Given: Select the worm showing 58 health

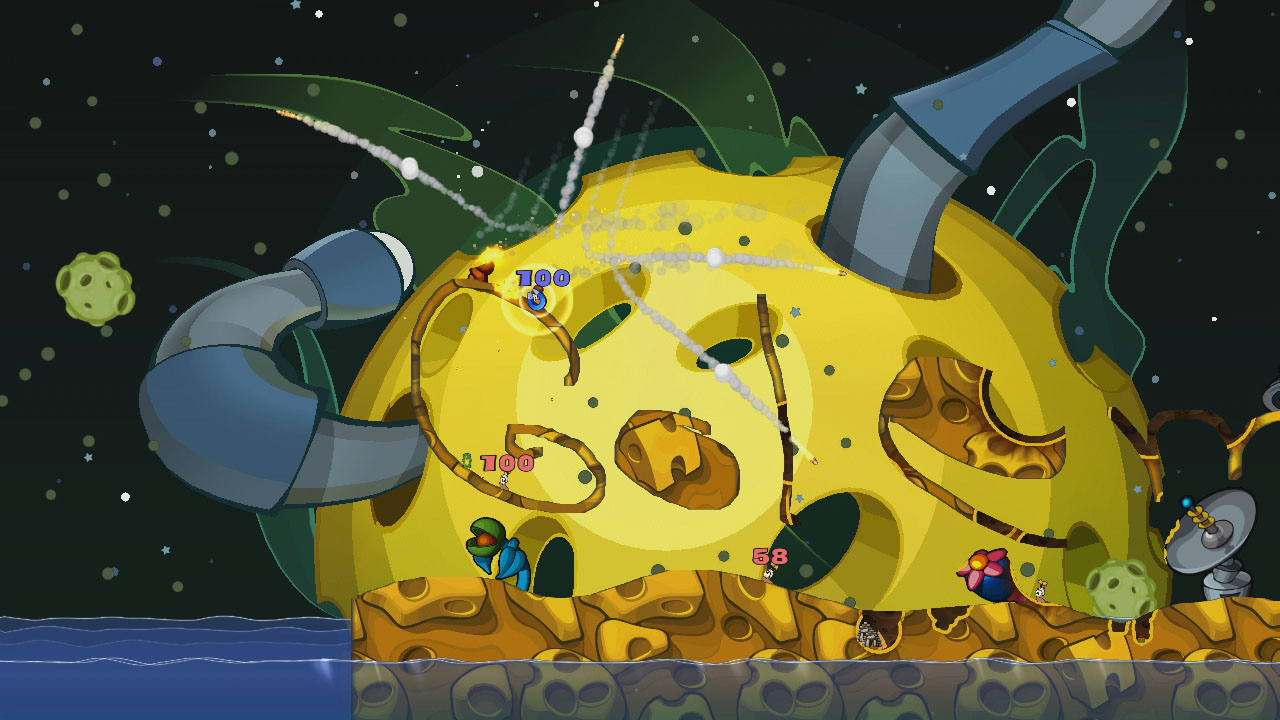Looking at the screenshot, I should click(768, 576).
